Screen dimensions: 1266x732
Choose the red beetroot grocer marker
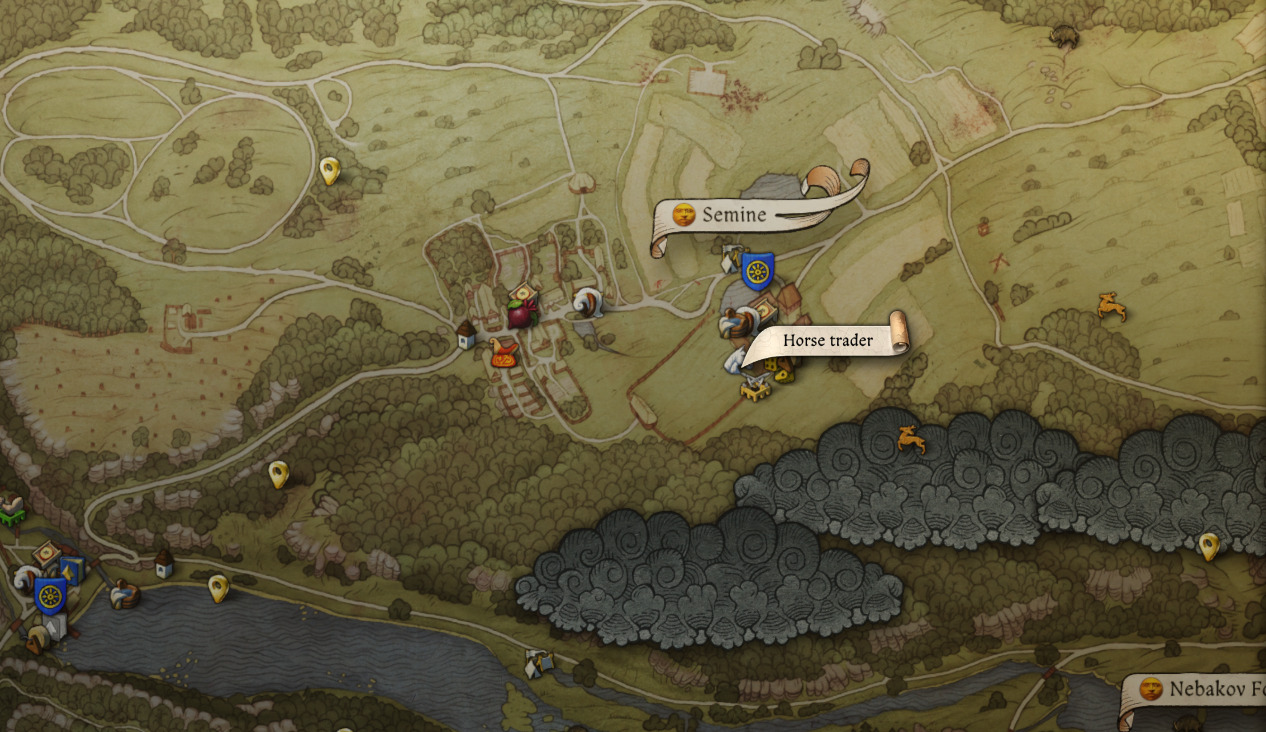click(521, 313)
